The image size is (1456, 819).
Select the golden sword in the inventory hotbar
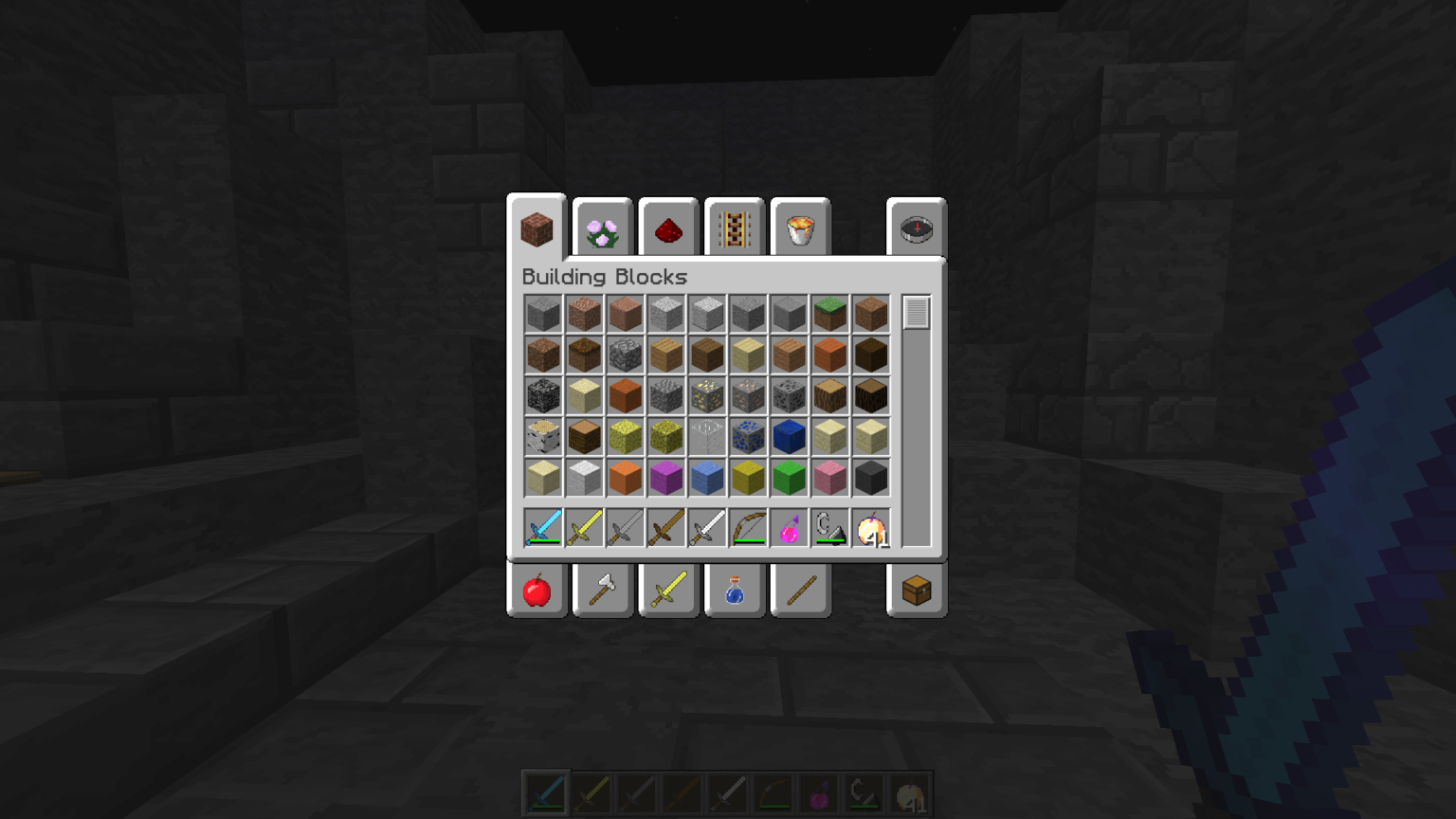click(584, 527)
